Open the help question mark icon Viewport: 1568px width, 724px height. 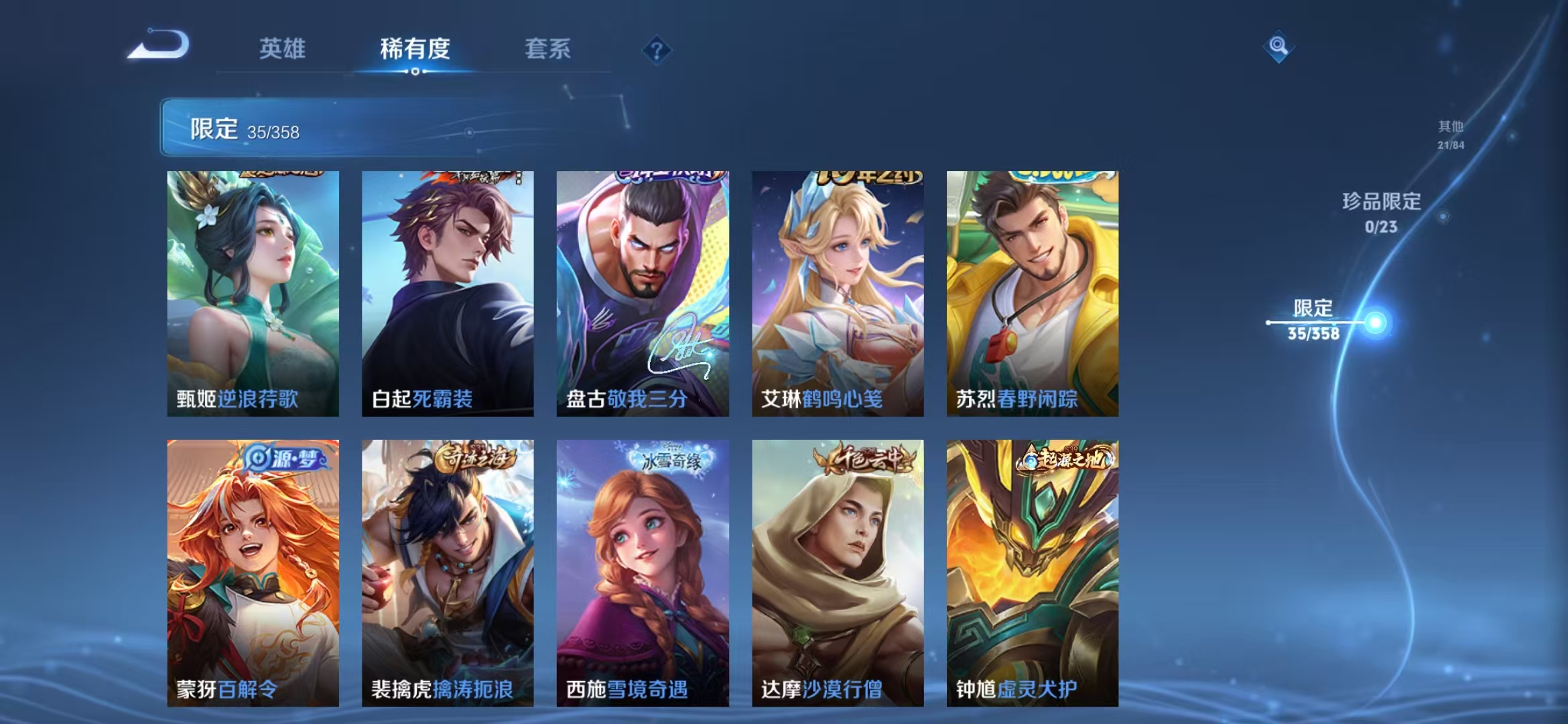click(x=657, y=50)
